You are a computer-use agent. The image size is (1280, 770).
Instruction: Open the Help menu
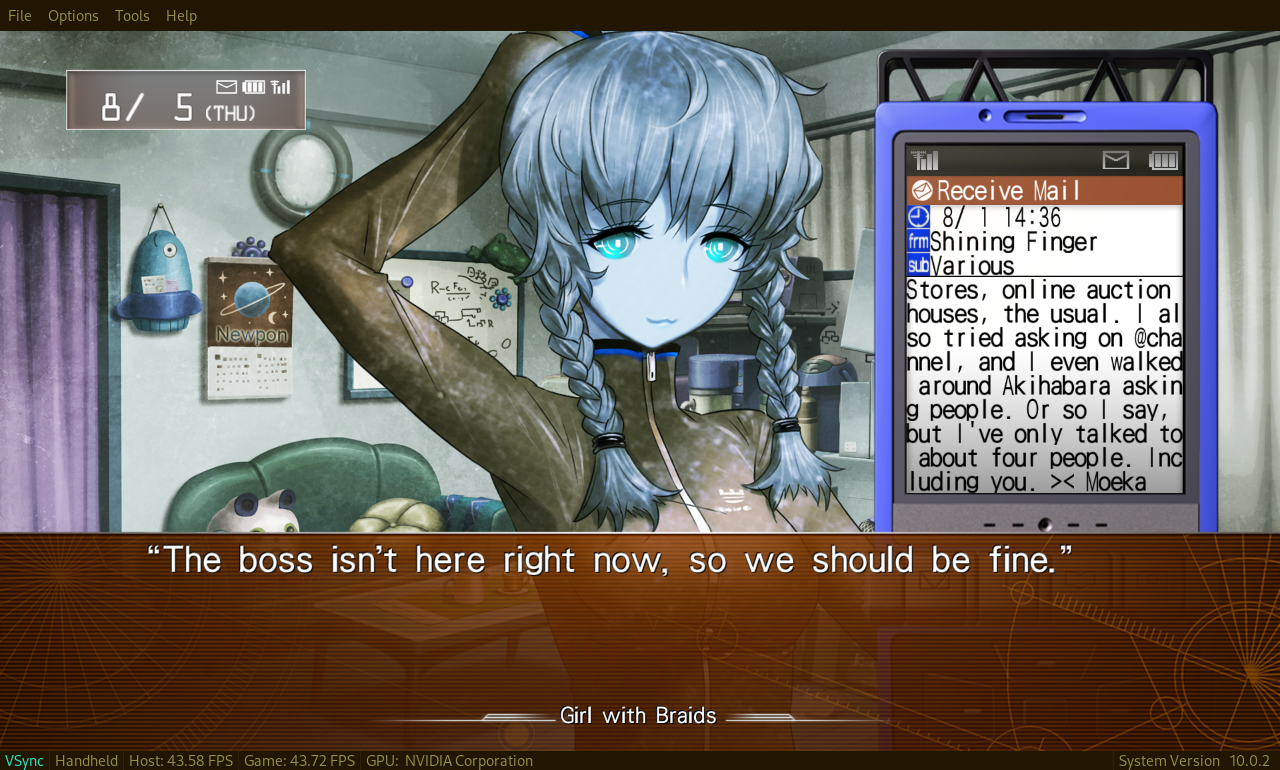(x=181, y=15)
